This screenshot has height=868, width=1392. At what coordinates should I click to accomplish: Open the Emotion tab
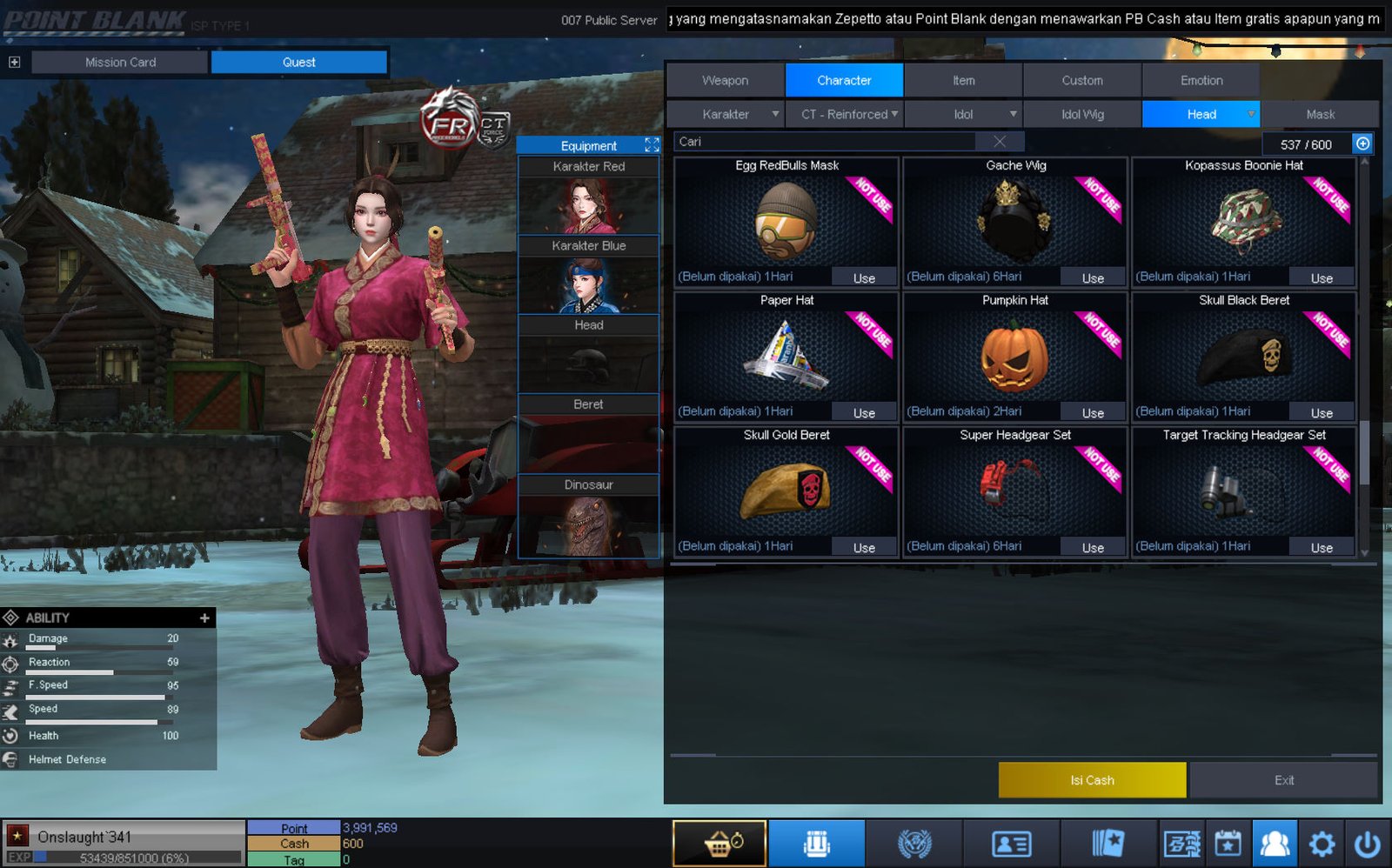pyautogui.click(x=1201, y=80)
